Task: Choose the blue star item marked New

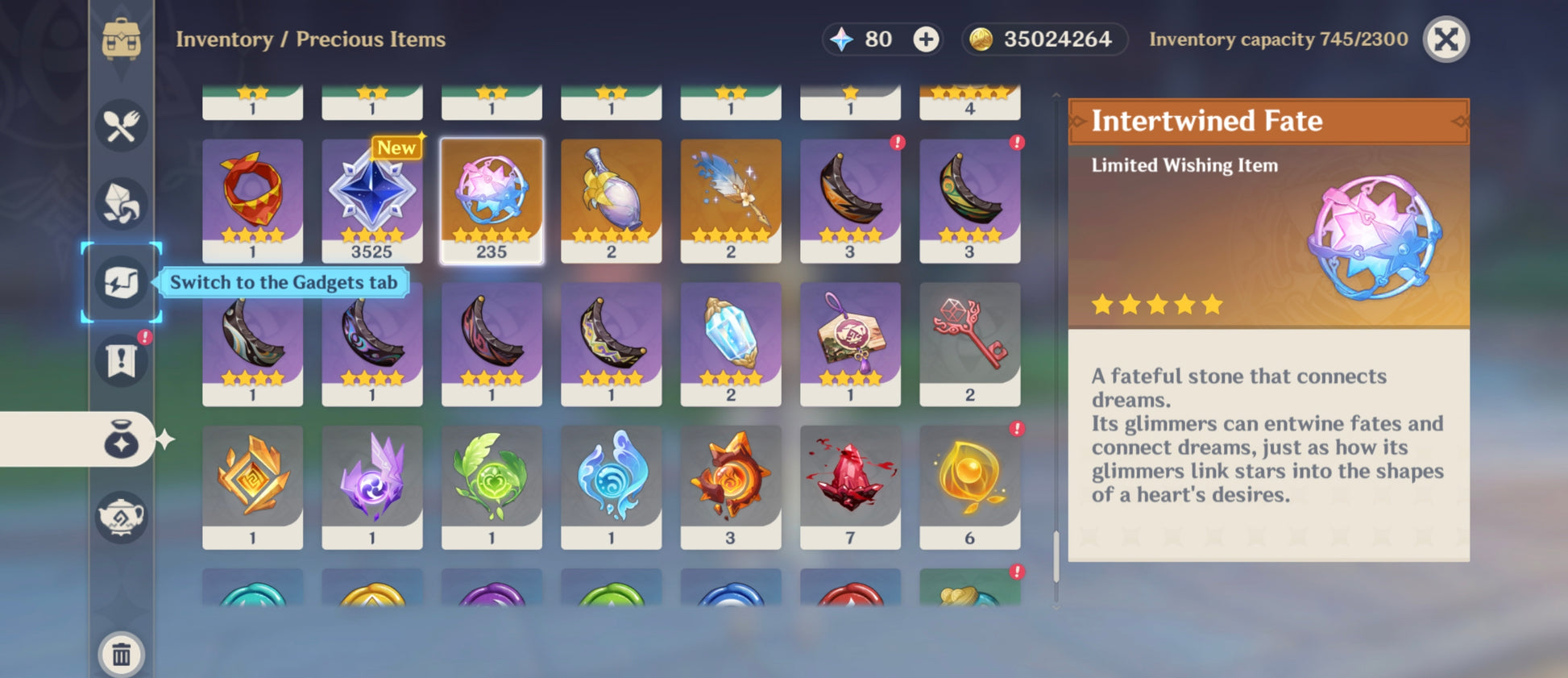Action: click(x=371, y=201)
